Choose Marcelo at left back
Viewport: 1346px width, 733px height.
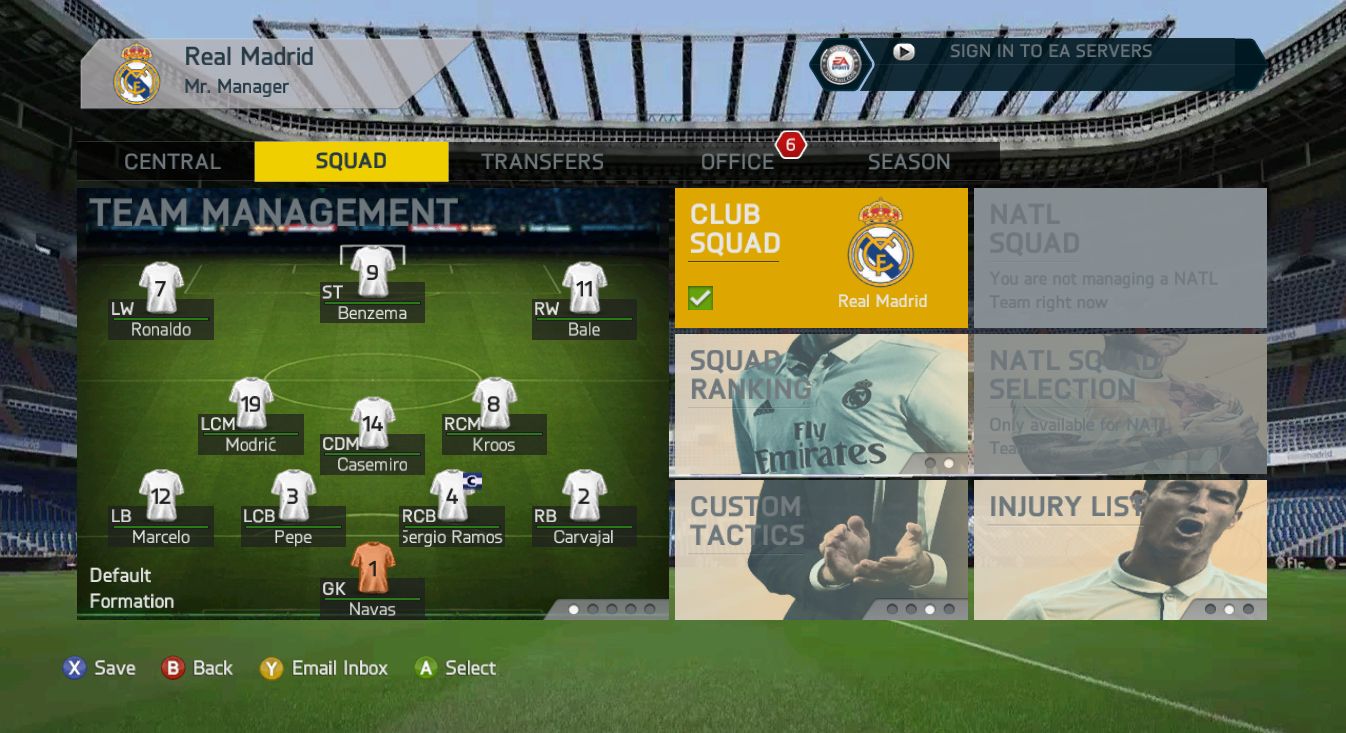160,496
